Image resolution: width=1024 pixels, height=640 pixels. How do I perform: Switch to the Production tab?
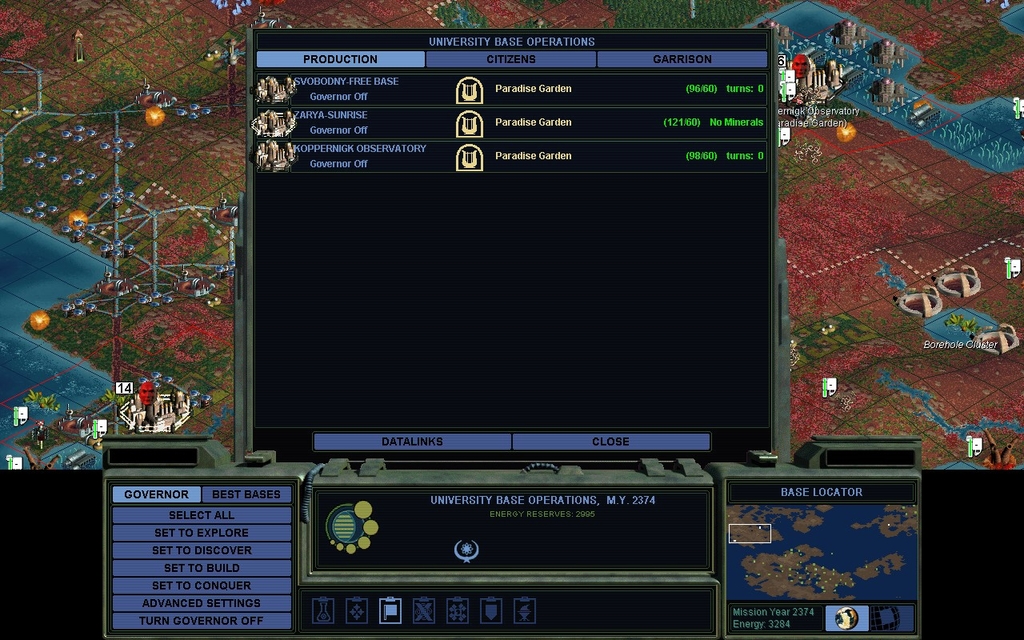pos(340,59)
